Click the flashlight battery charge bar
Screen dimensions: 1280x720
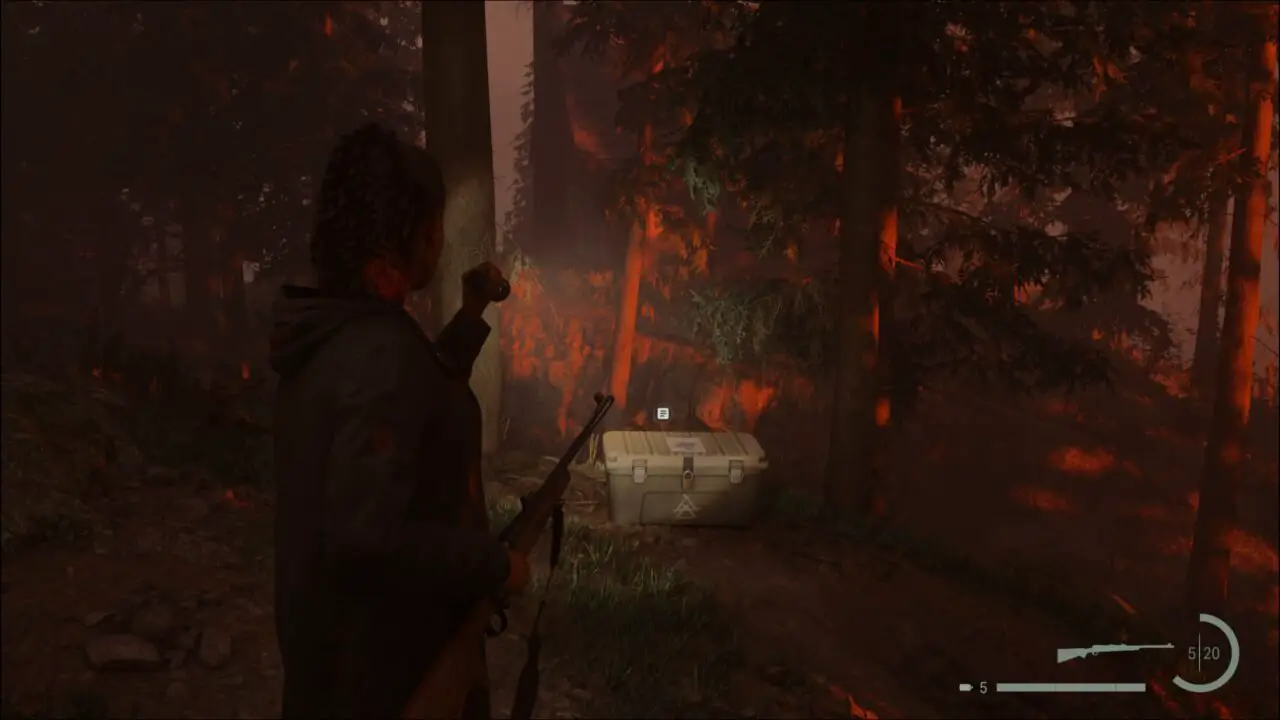pyautogui.click(x=1070, y=686)
